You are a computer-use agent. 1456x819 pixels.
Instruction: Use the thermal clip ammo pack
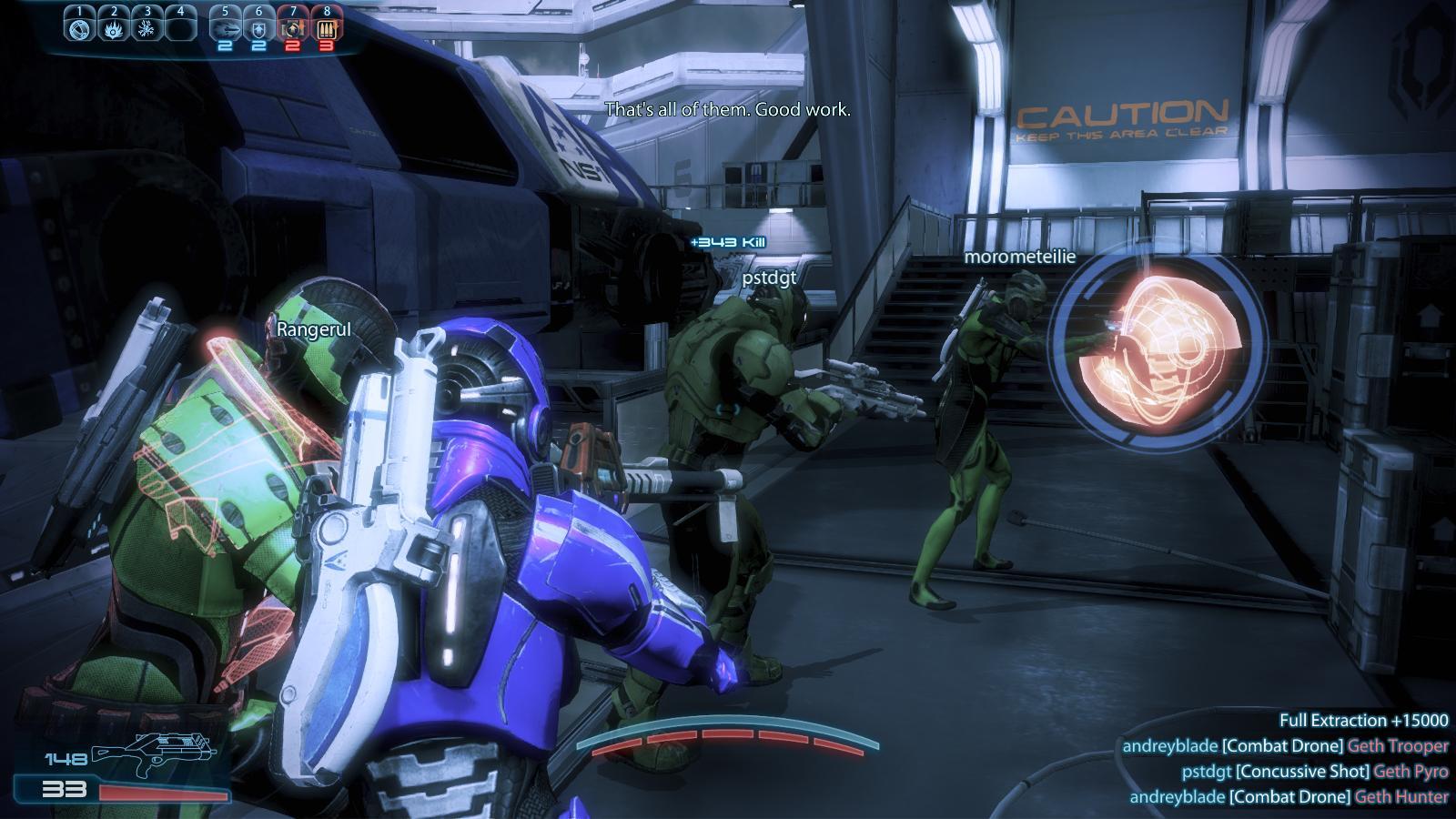[327, 28]
